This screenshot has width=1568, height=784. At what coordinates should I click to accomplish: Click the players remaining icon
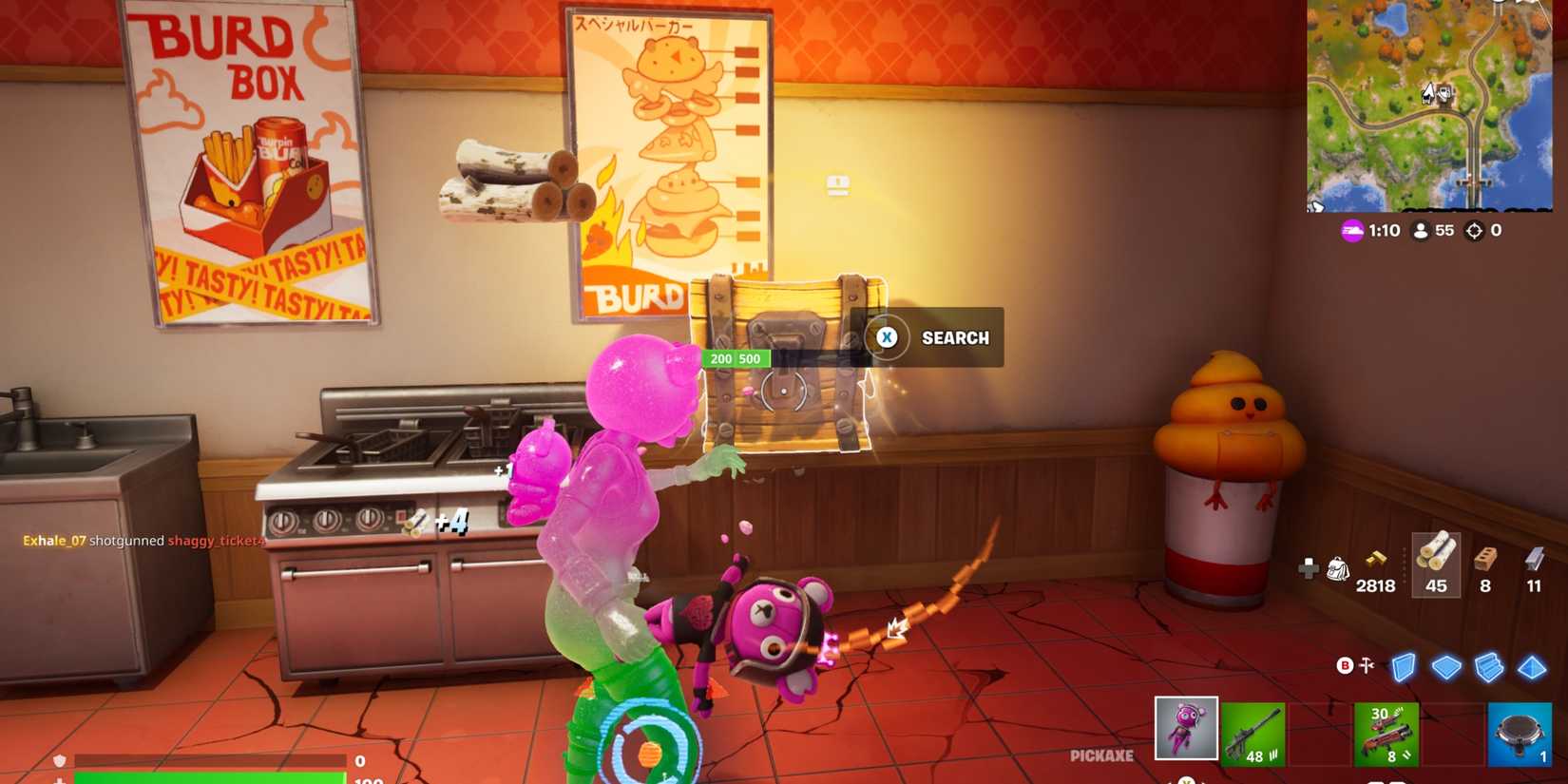click(1420, 230)
